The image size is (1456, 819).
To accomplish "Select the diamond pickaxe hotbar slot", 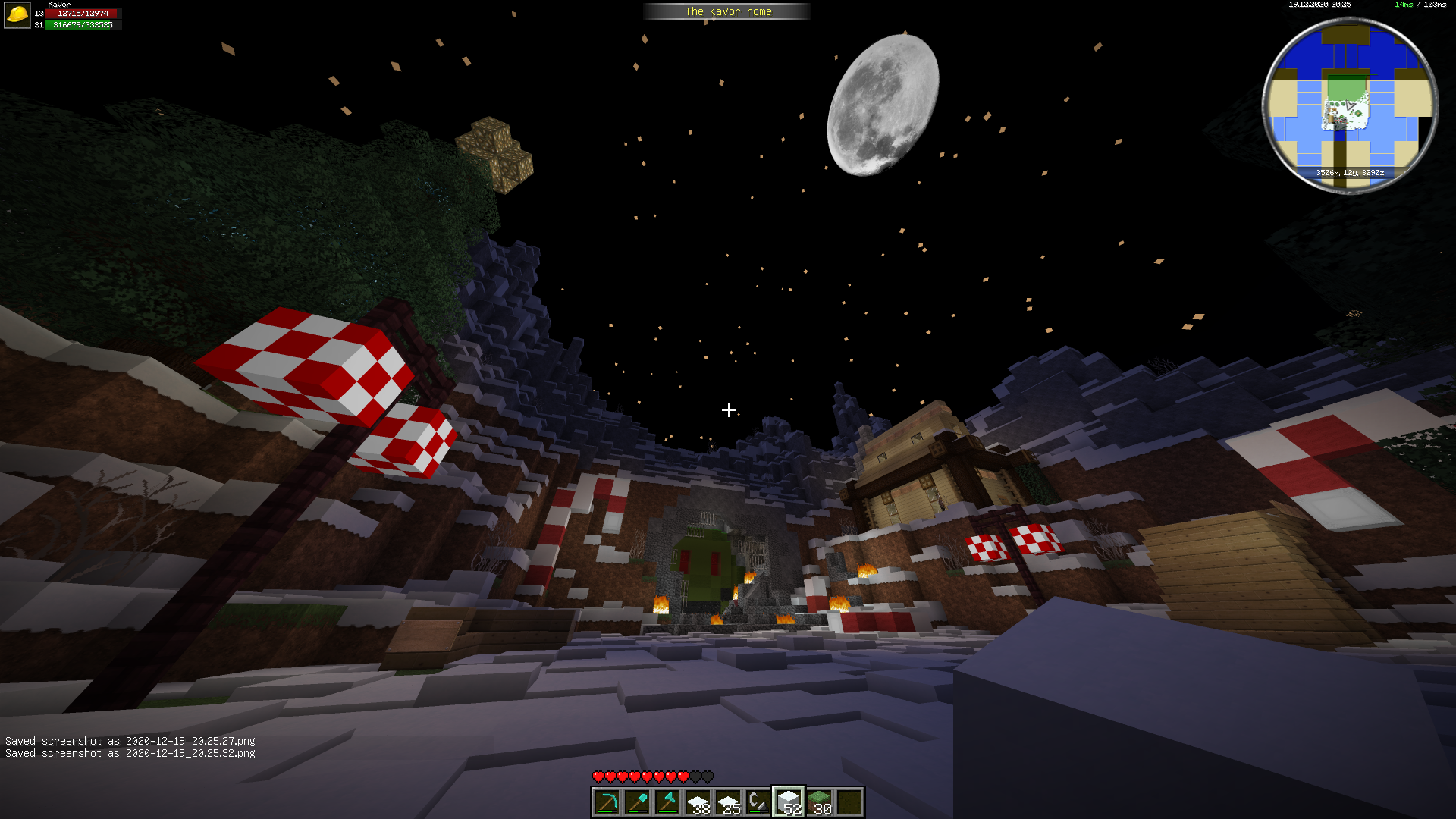I will point(607,802).
